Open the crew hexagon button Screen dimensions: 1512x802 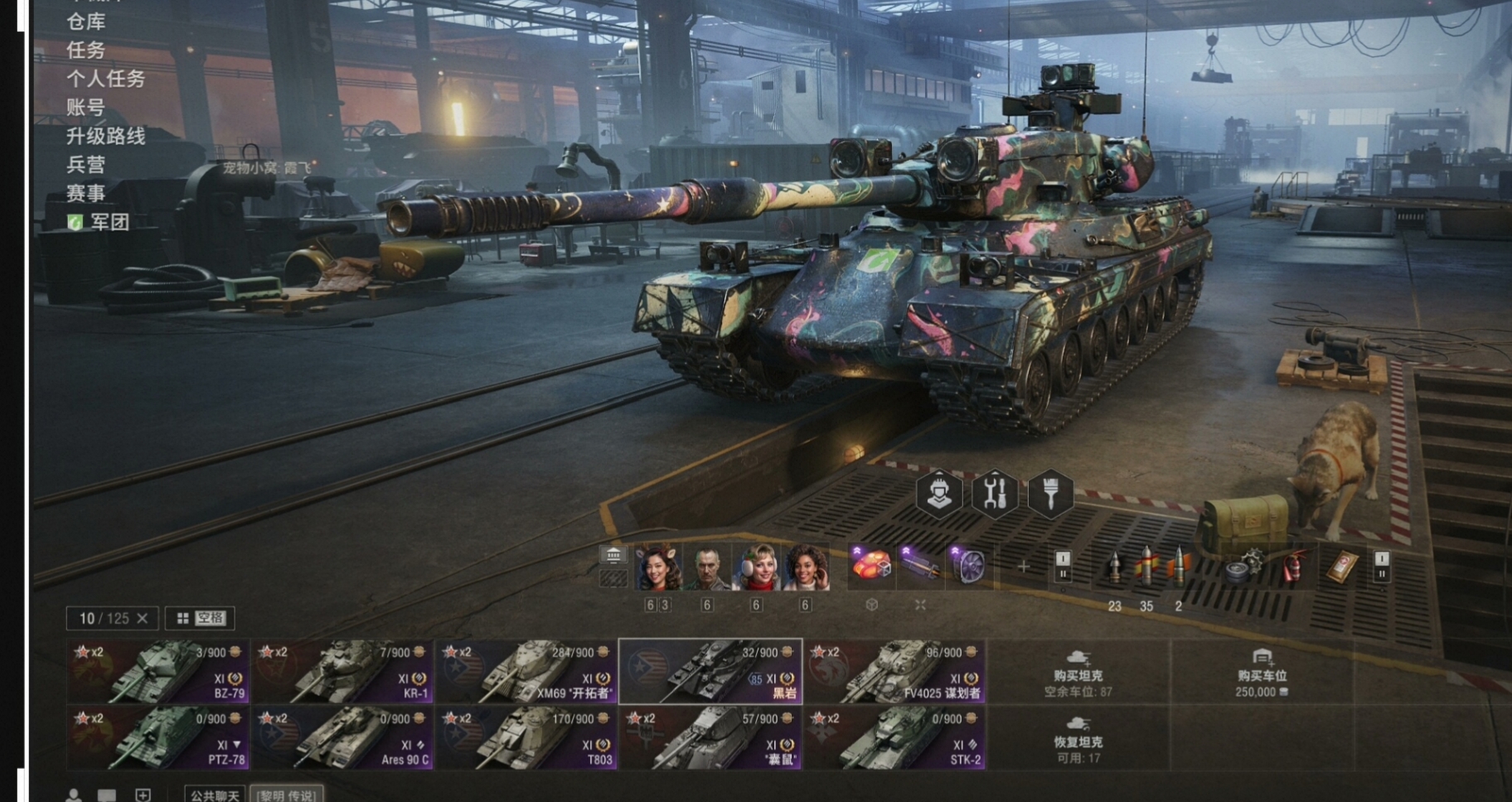coord(939,494)
